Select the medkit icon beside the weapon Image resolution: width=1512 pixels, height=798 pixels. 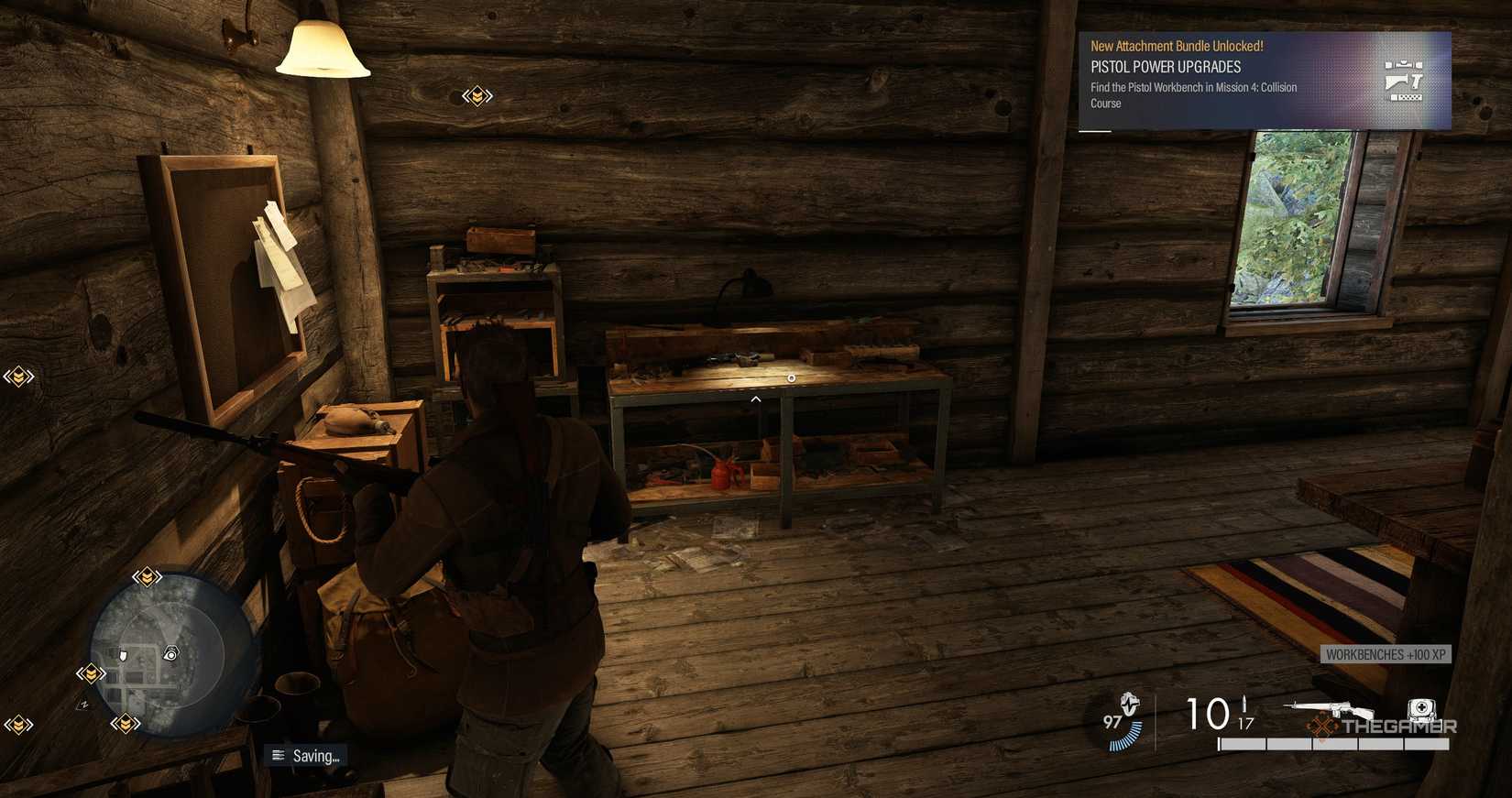1420,708
